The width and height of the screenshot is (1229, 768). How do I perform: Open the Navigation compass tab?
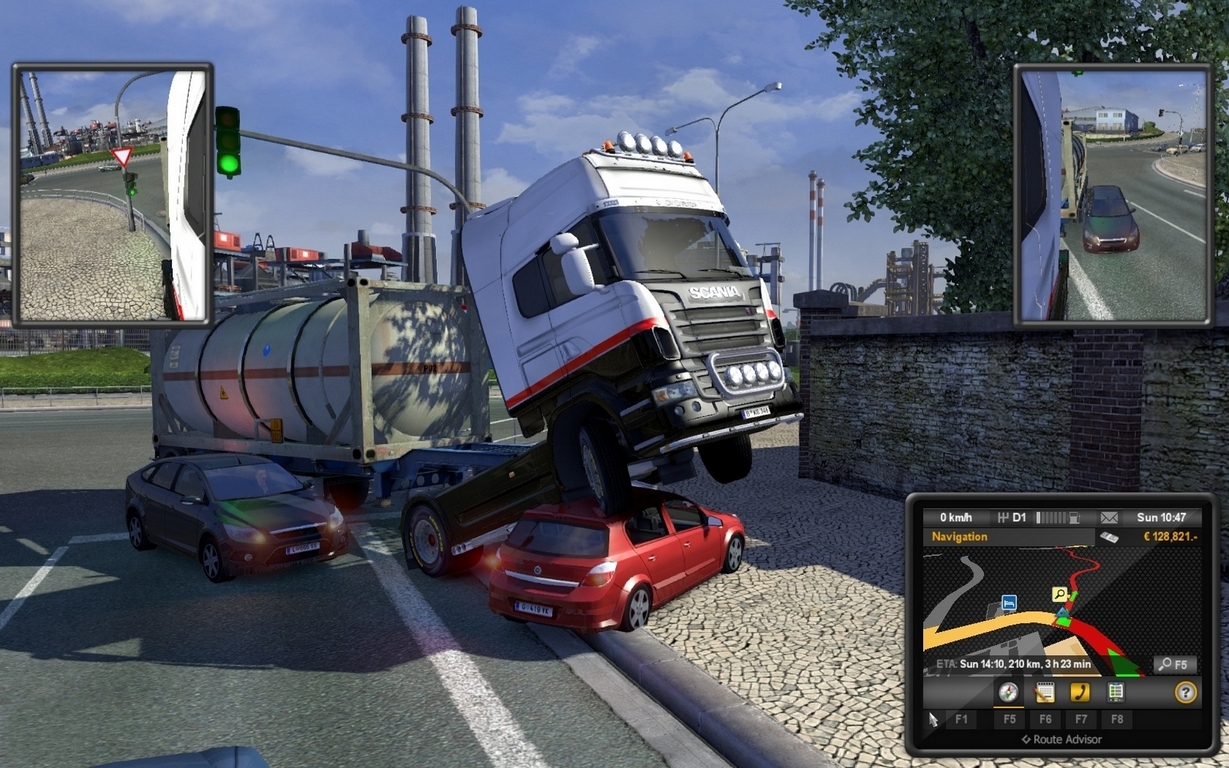(1008, 692)
